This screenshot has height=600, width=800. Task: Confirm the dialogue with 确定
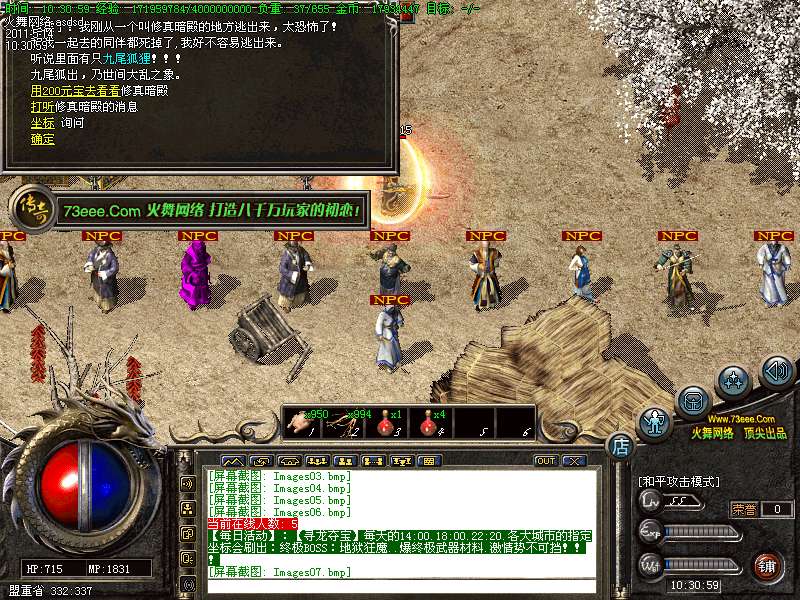pos(43,138)
